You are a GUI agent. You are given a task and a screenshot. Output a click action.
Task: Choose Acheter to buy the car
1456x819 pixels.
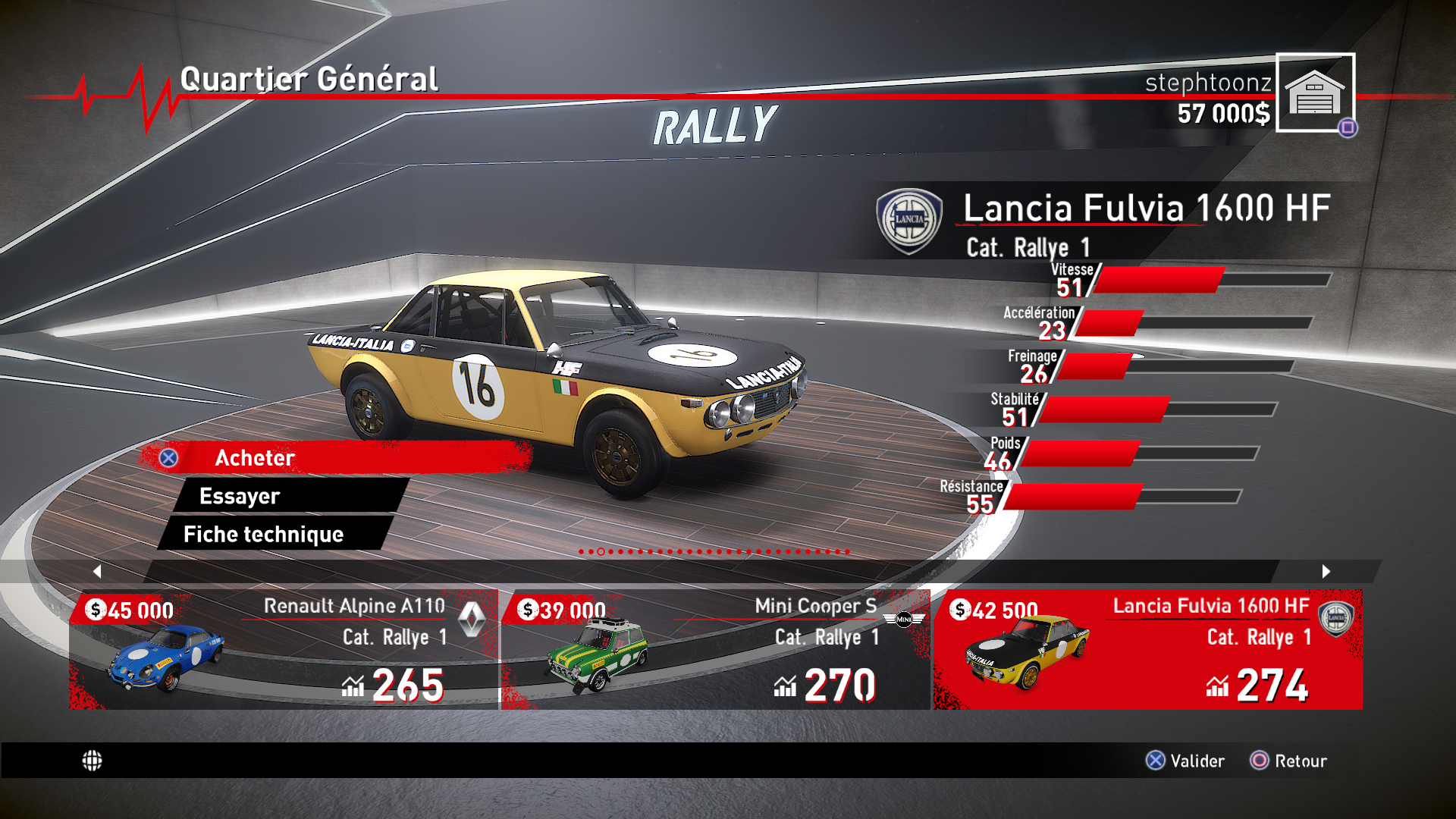click(x=334, y=457)
